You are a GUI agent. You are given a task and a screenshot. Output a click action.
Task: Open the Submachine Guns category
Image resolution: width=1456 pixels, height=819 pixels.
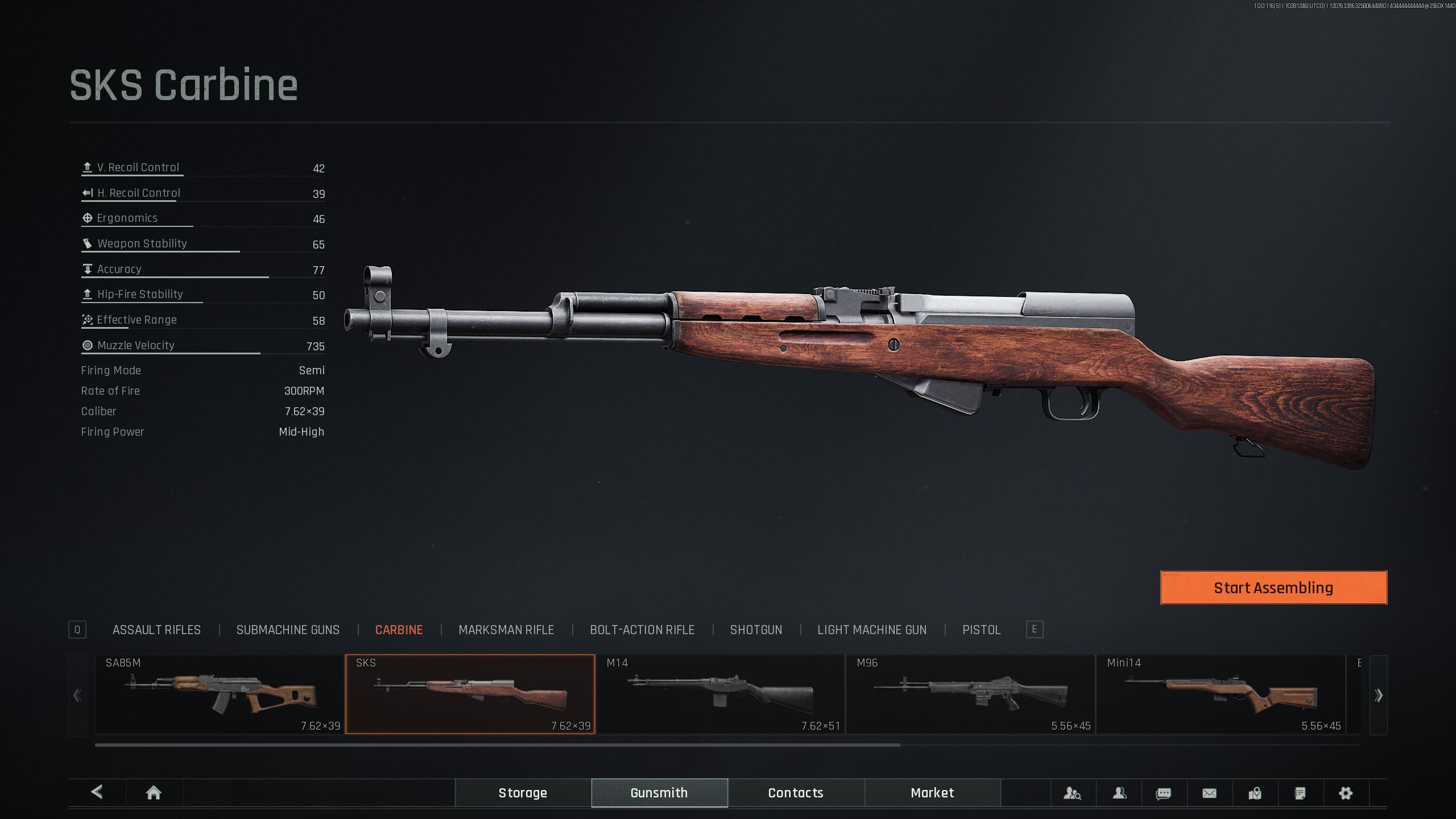[x=288, y=630]
